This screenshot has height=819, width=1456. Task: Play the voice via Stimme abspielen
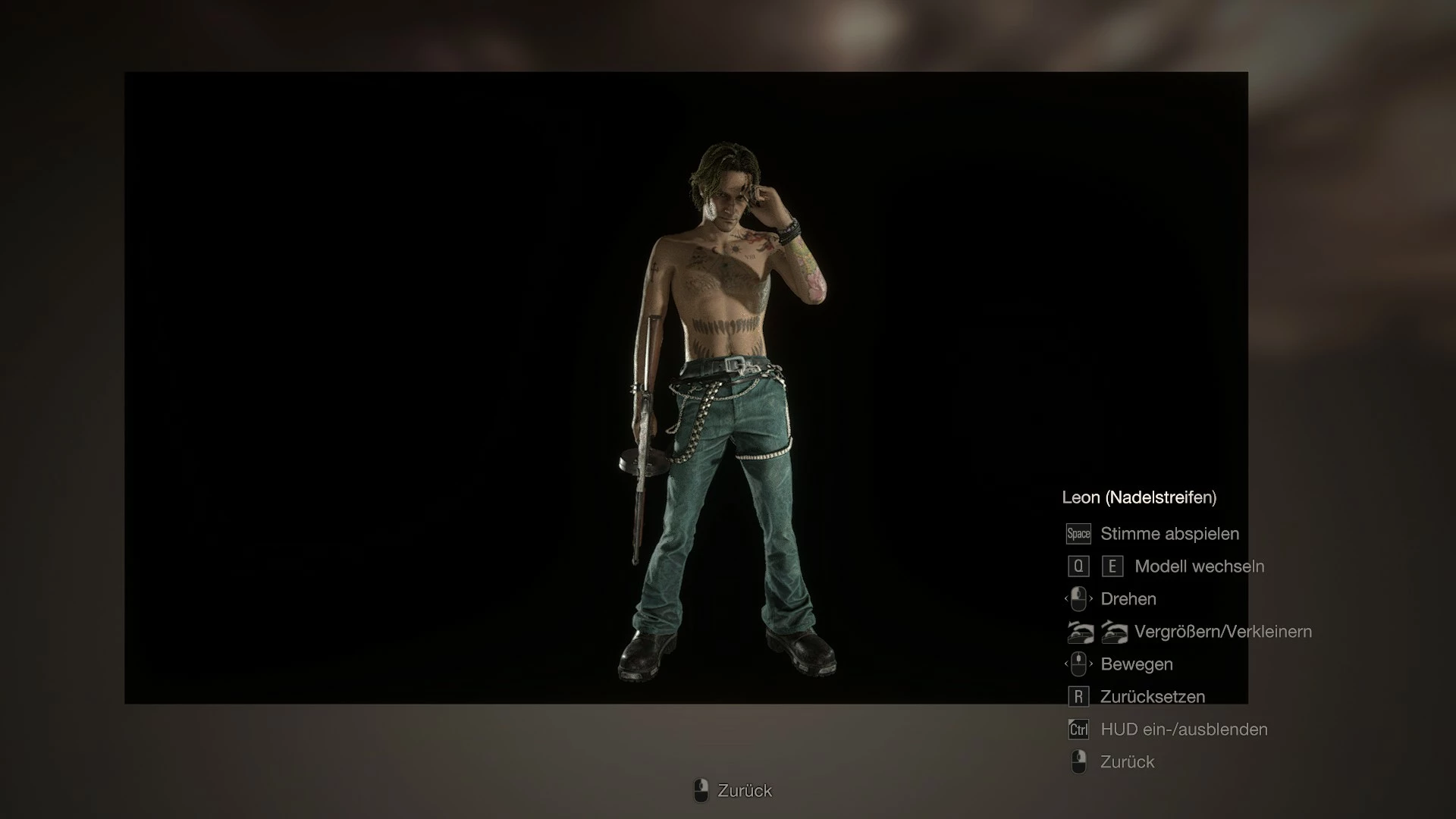pyautogui.click(x=1169, y=534)
